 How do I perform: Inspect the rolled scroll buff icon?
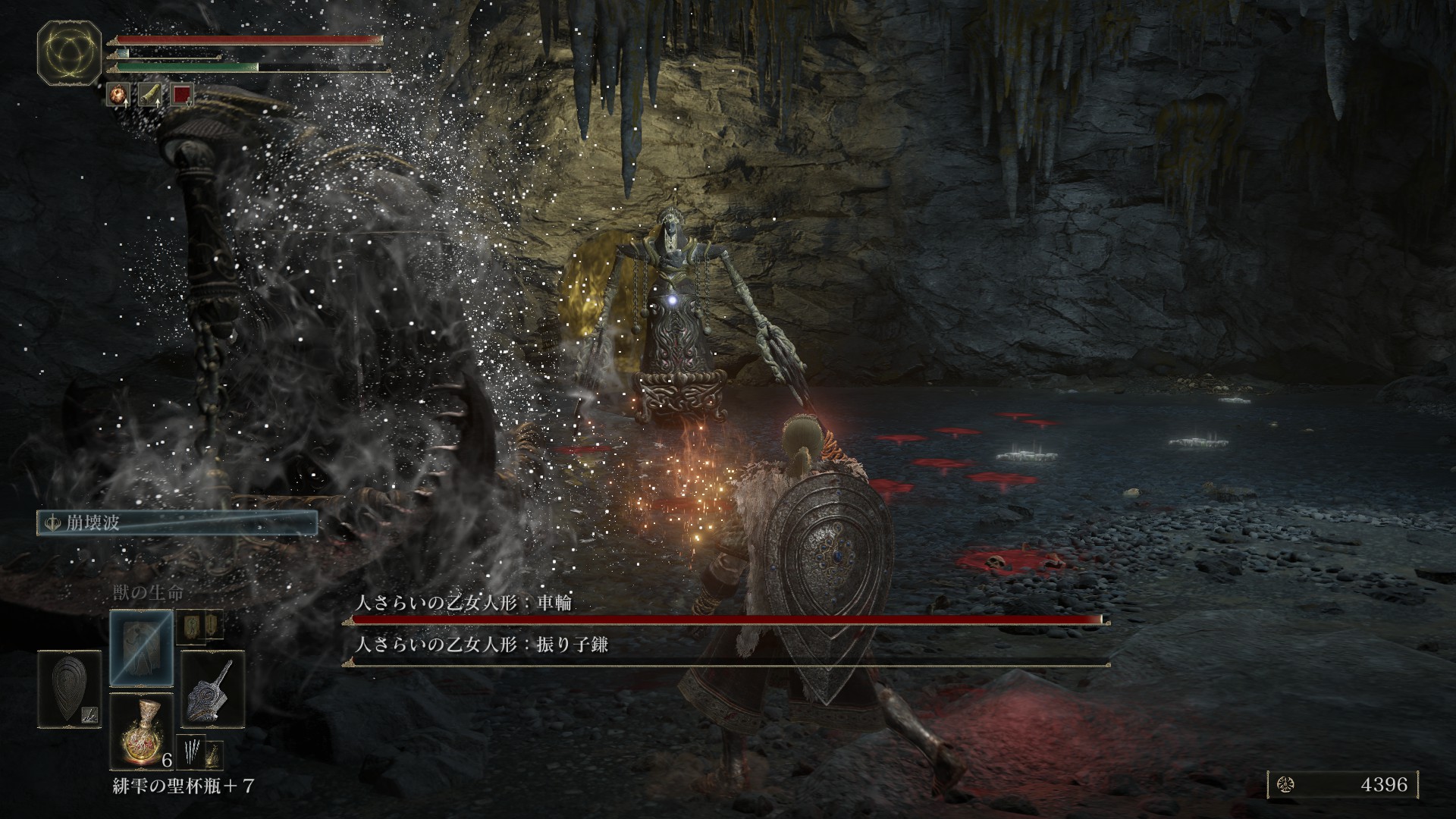pyautogui.click(x=150, y=94)
